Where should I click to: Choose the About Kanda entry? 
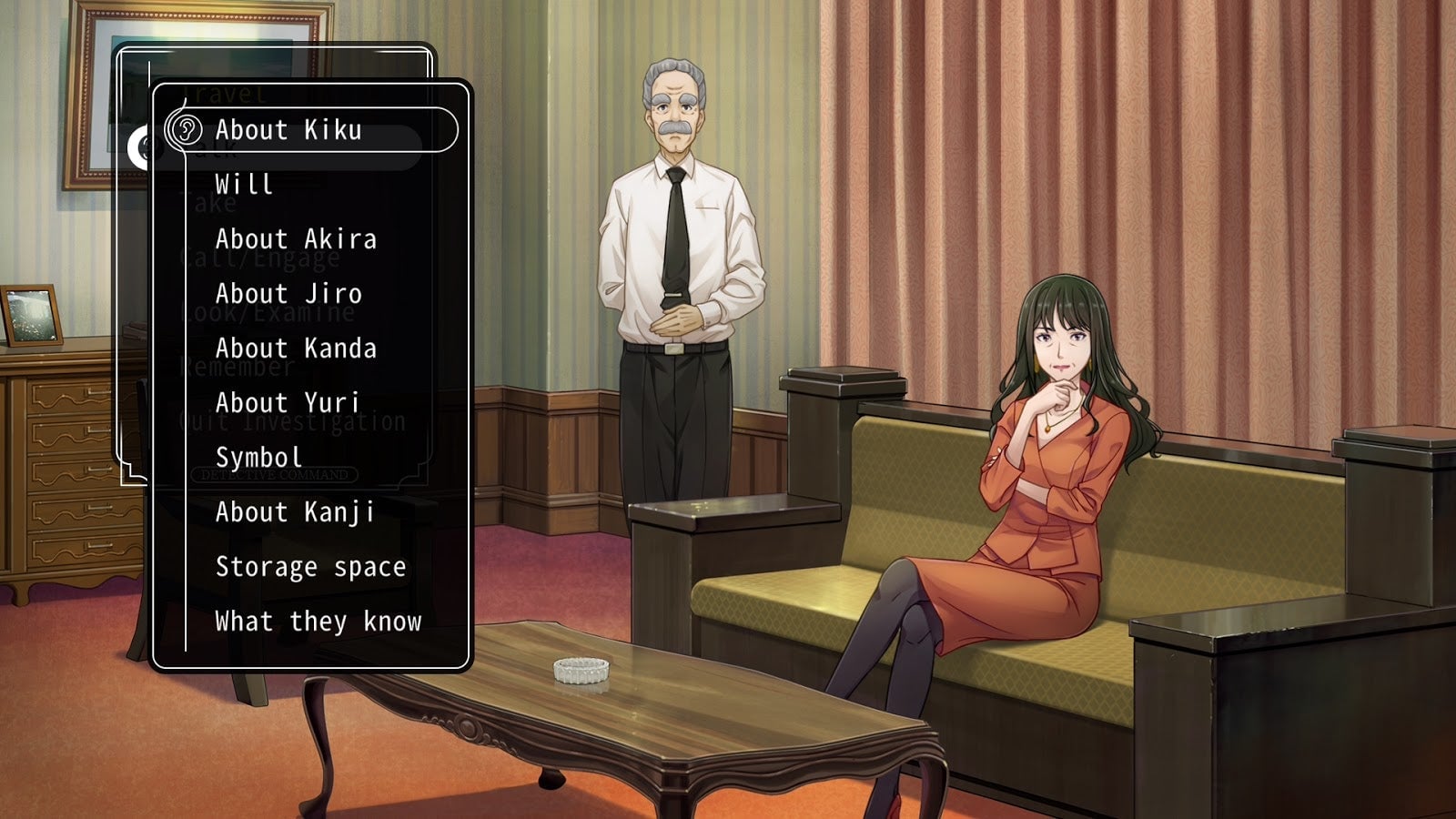[x=296, y=349]
